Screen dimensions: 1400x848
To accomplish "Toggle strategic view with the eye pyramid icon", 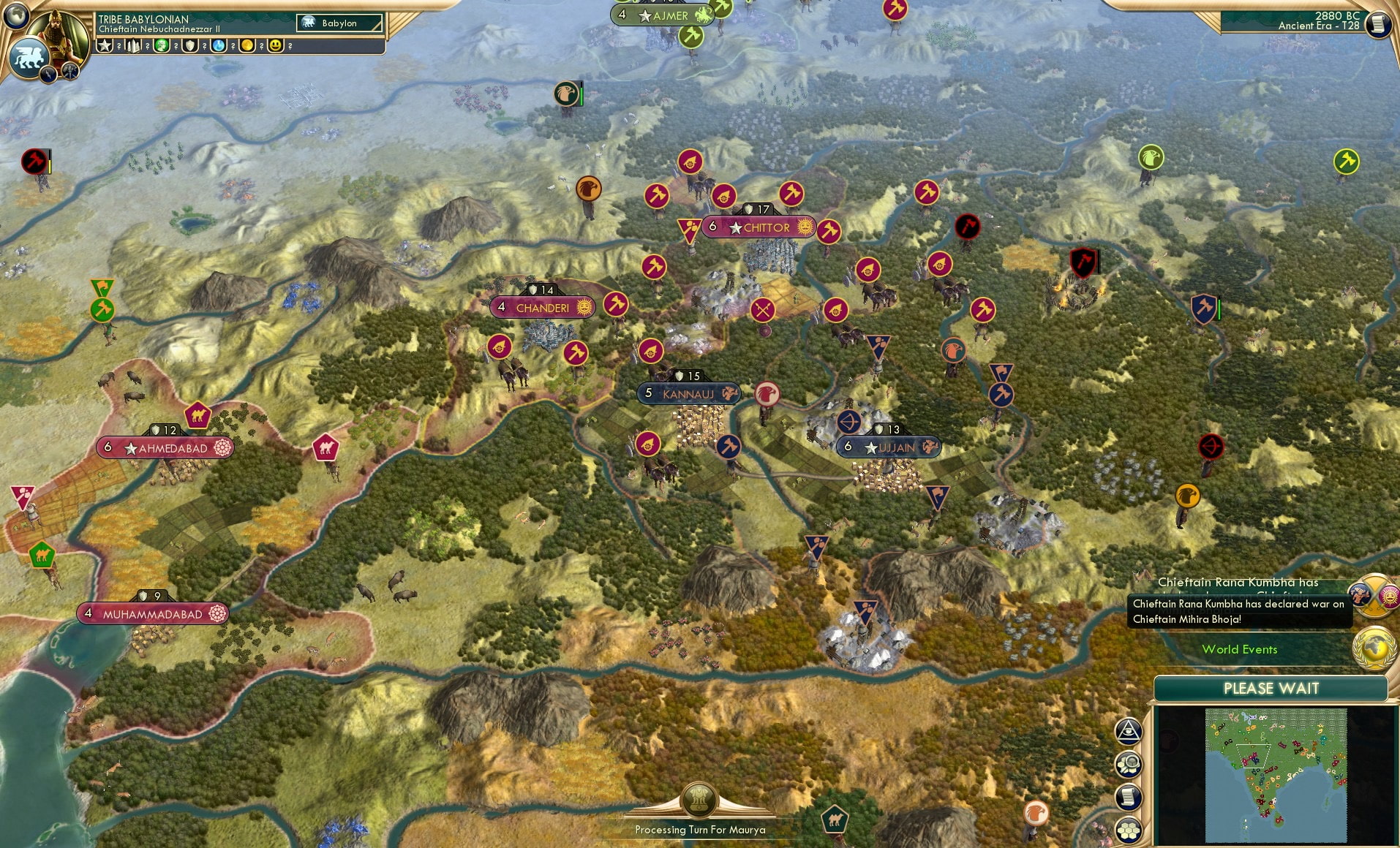I will [1129, 731].
